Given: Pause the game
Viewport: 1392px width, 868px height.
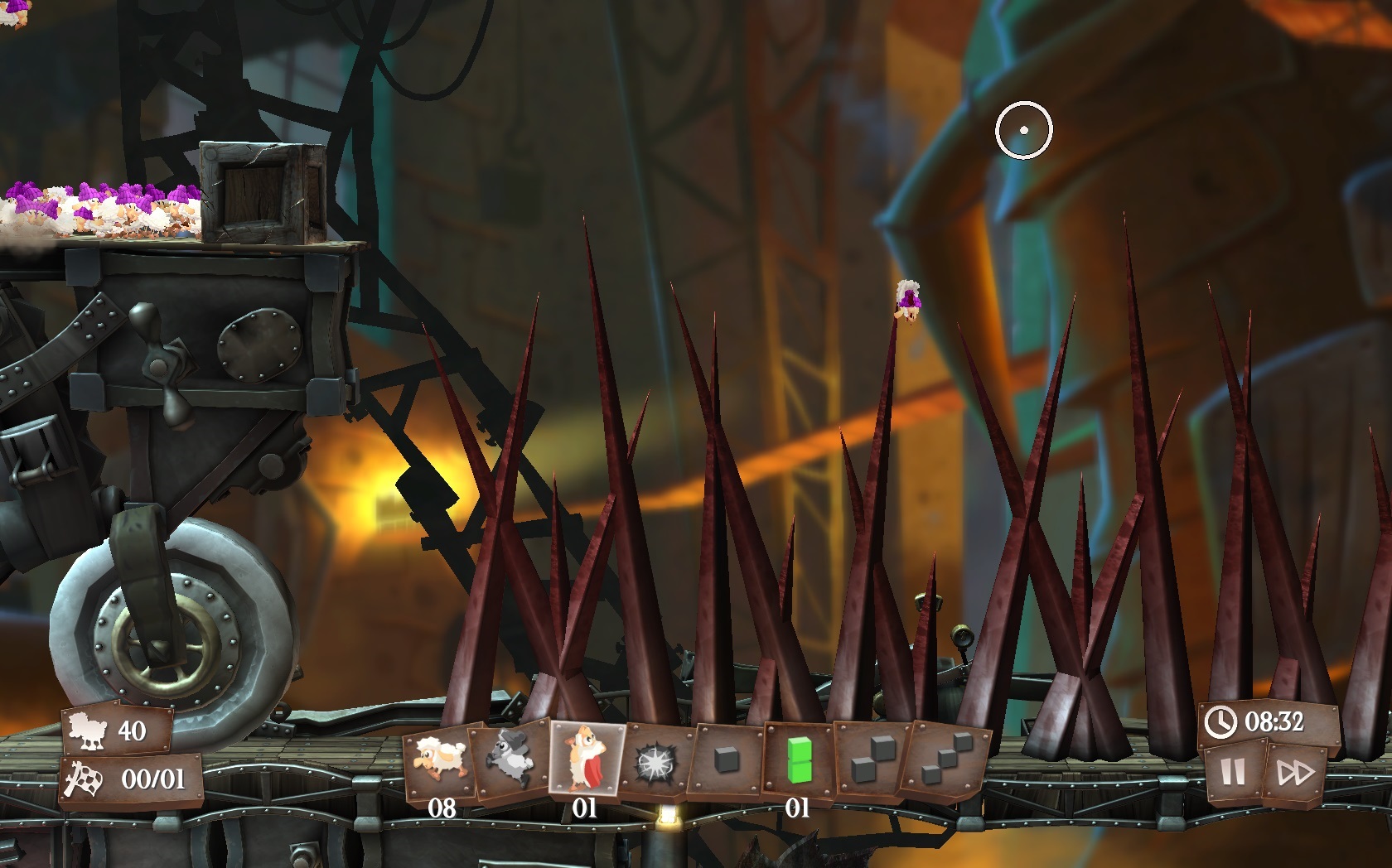Looking at the screenshot, I should click(x=1233, y=773).
